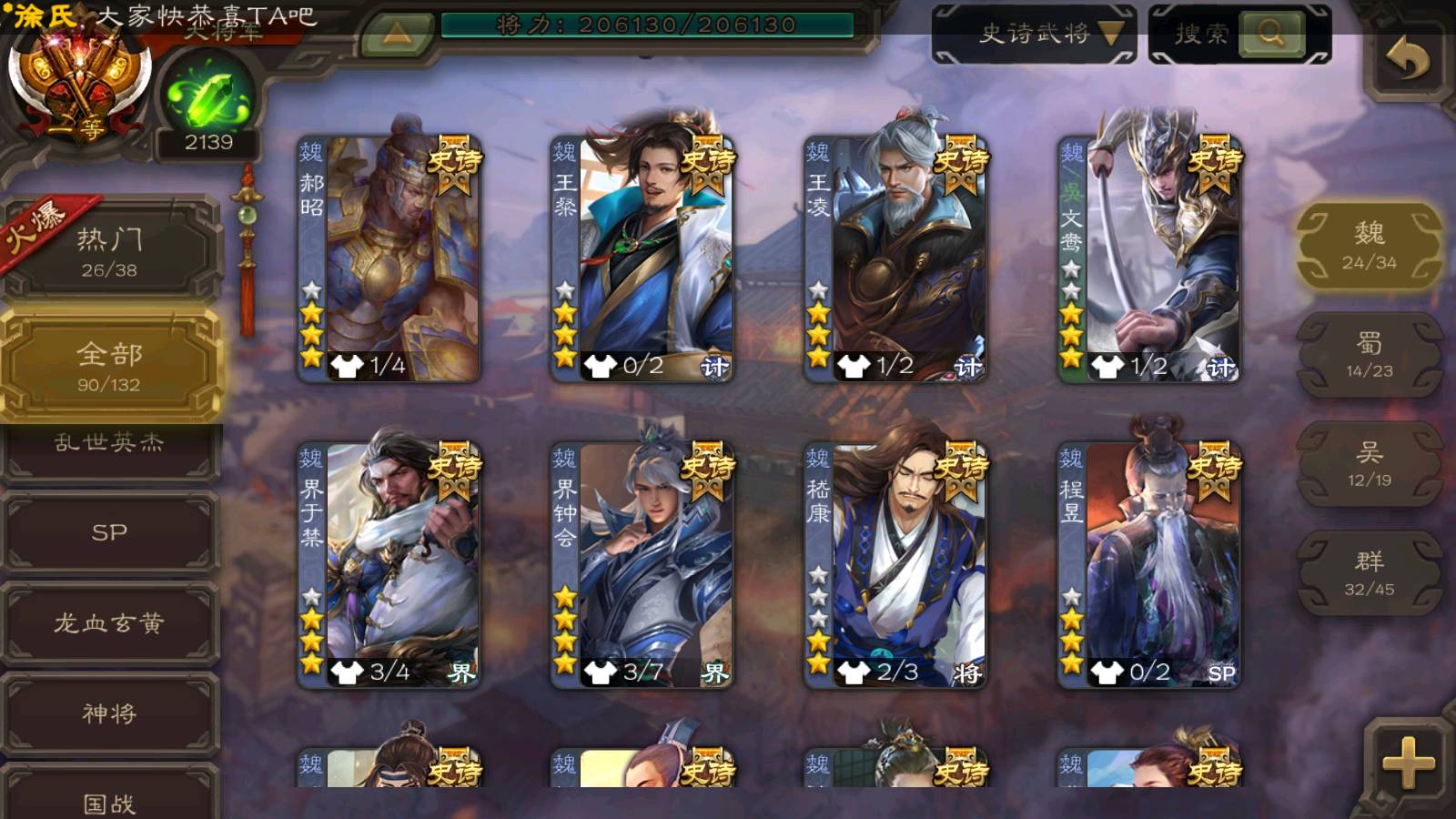Switch to the 神将 category tab
Screen dimensions: 1456x819
click(x=109, y=713)
